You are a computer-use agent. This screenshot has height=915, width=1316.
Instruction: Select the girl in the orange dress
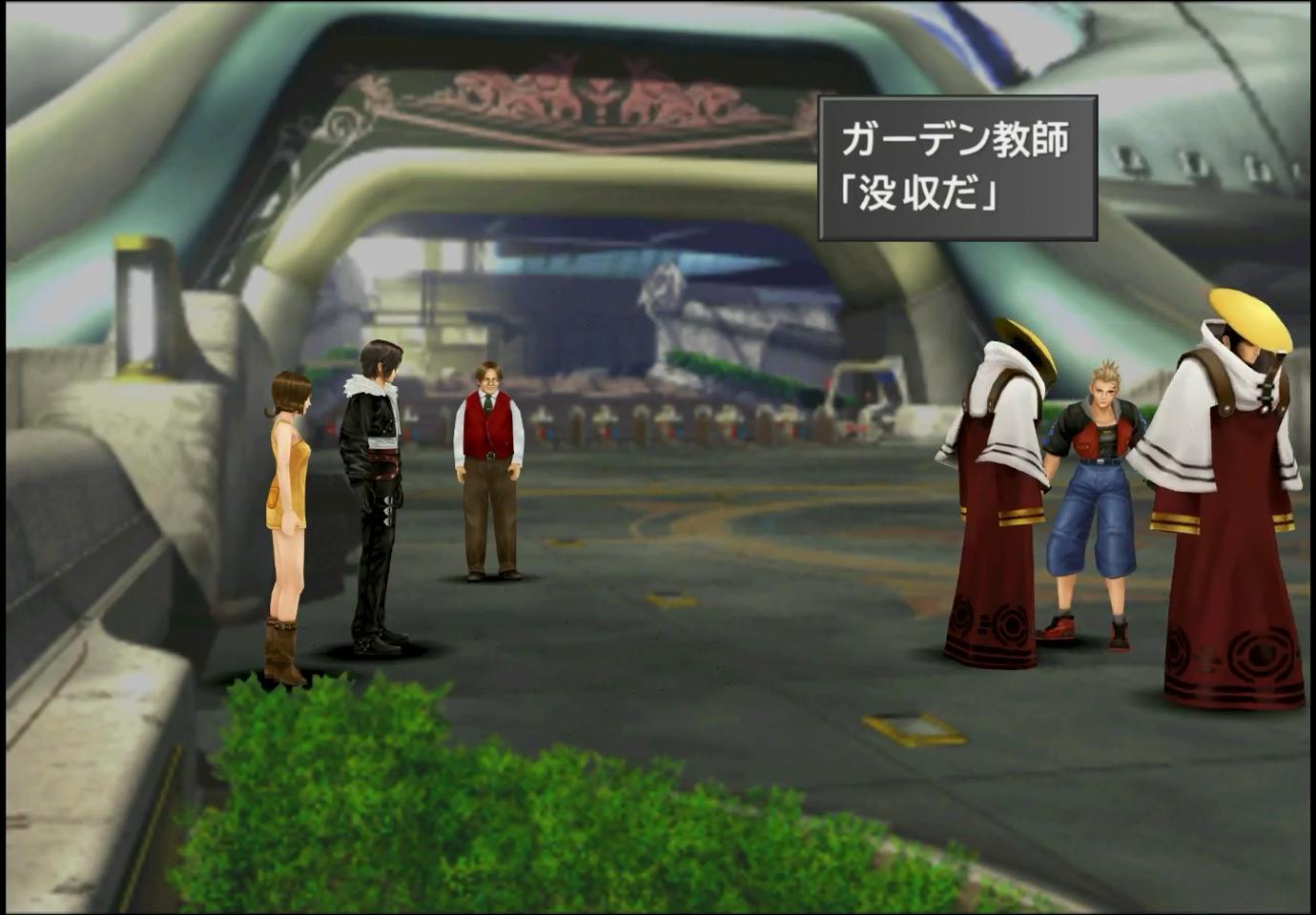click(x=284, y=496)
